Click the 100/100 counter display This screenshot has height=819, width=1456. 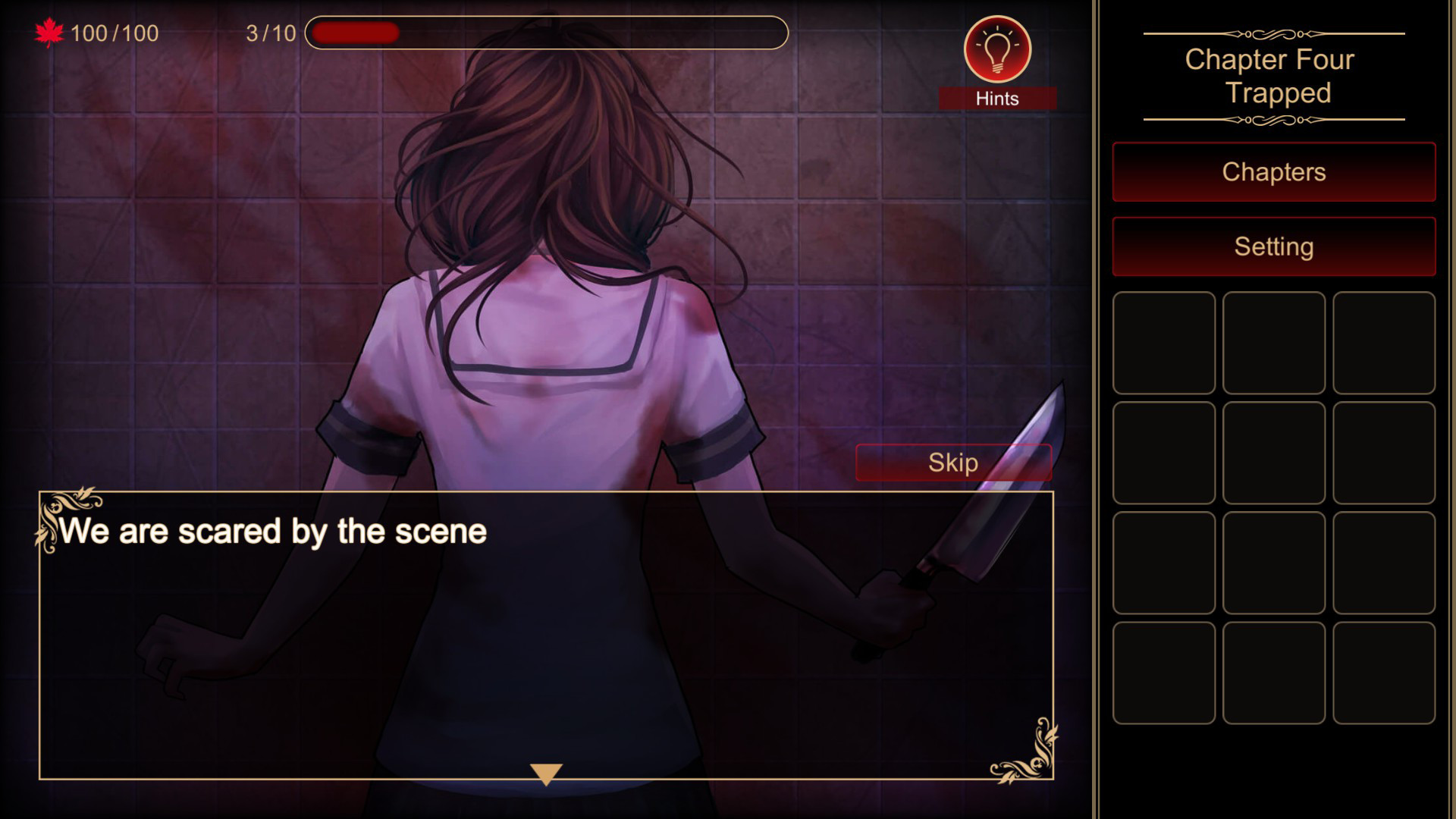[x=114, y=33]
